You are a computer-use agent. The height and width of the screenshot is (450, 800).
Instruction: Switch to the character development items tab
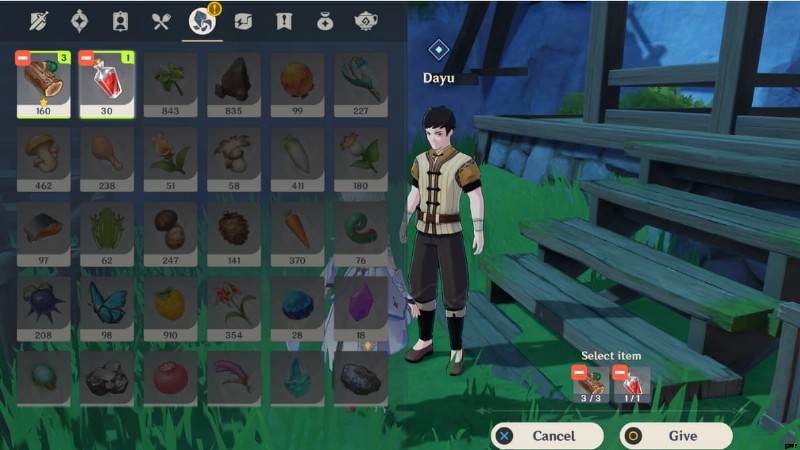pyautogui.click(x=120, y=20)
